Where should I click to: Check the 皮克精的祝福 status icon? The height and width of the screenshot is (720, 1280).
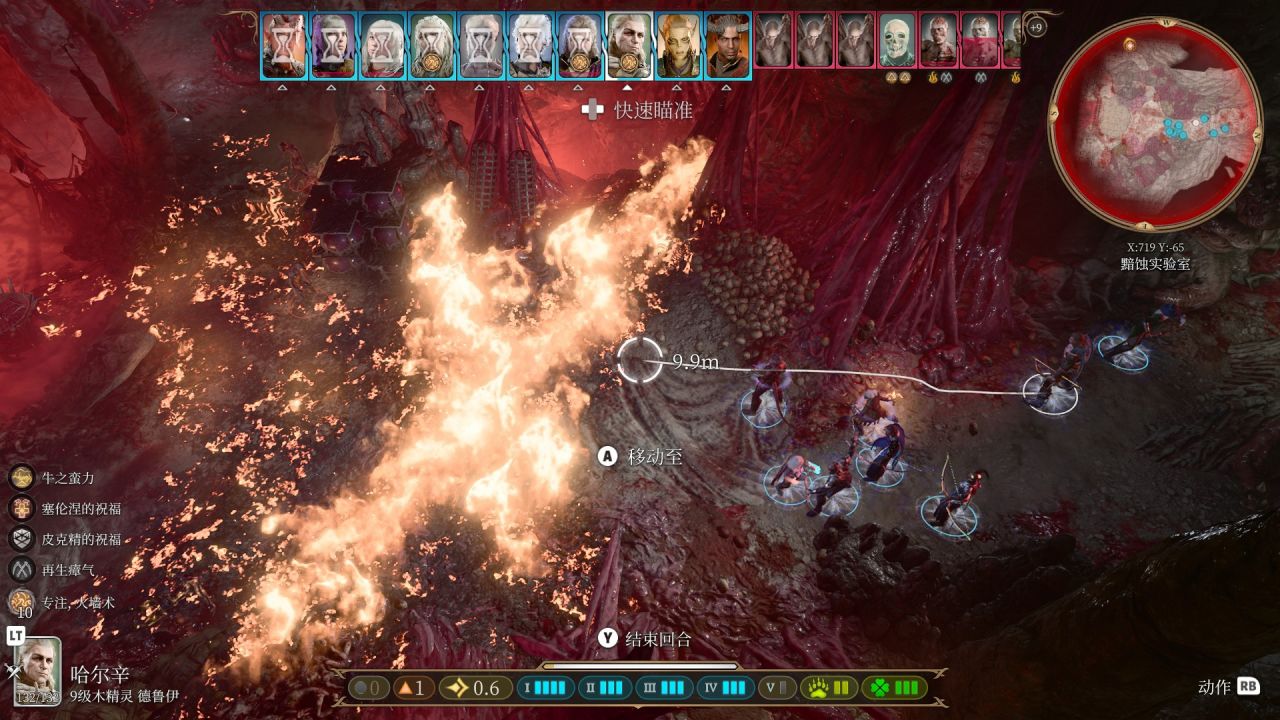pyautogui.click(x=22, y=539)
